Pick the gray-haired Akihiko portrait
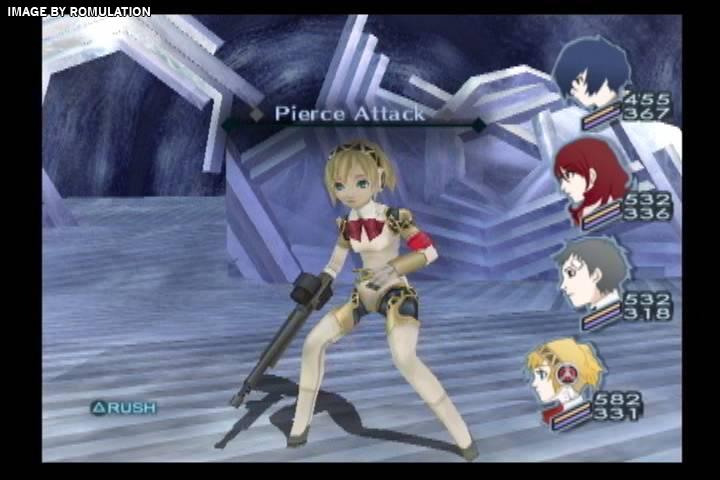Viewport: 720px width, 480px height. 592,270
